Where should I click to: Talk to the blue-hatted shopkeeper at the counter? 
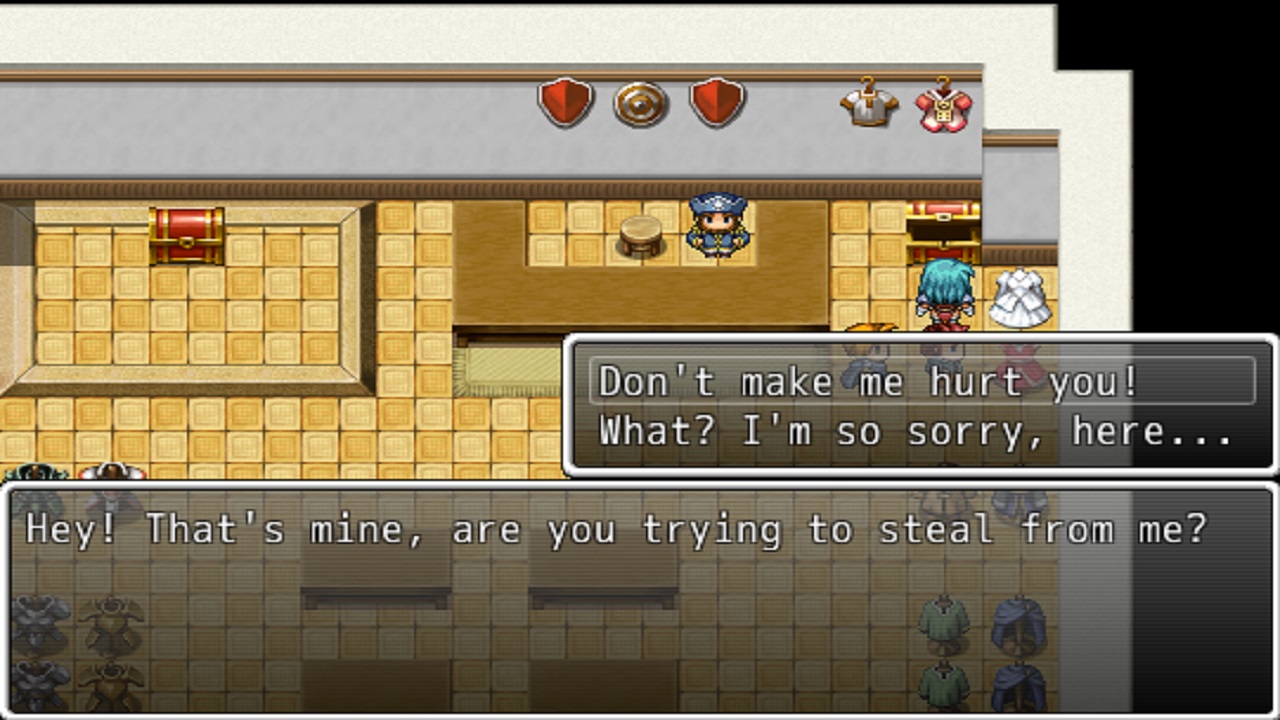click(716, 228)
